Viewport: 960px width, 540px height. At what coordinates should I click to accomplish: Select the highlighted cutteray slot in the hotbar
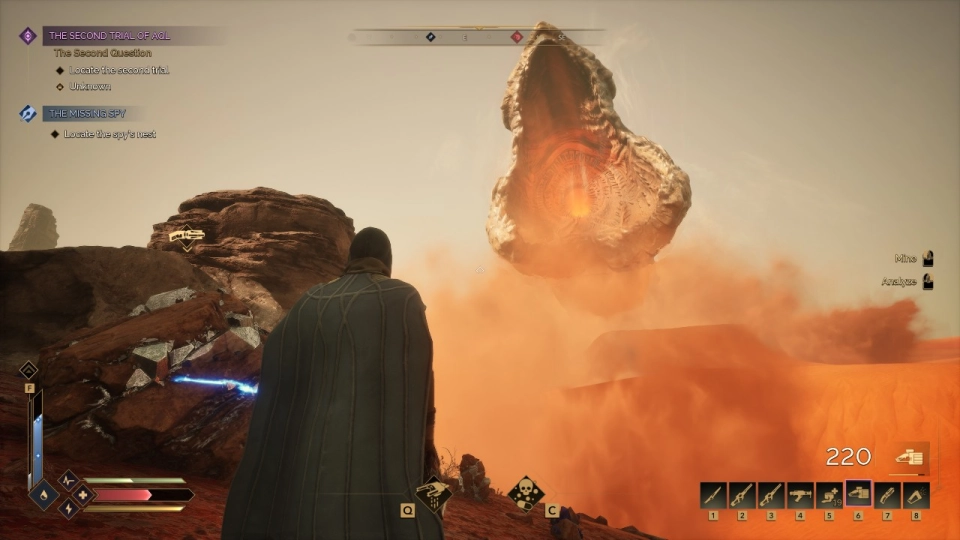tap(858, 494)
